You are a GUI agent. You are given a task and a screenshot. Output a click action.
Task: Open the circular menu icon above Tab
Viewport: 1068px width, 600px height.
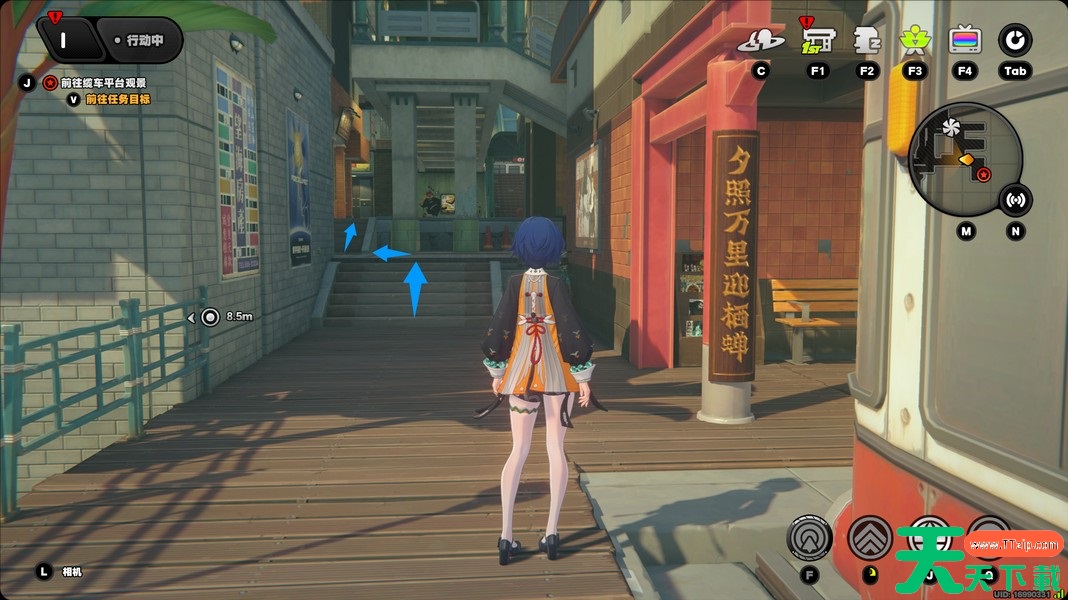1015,40
